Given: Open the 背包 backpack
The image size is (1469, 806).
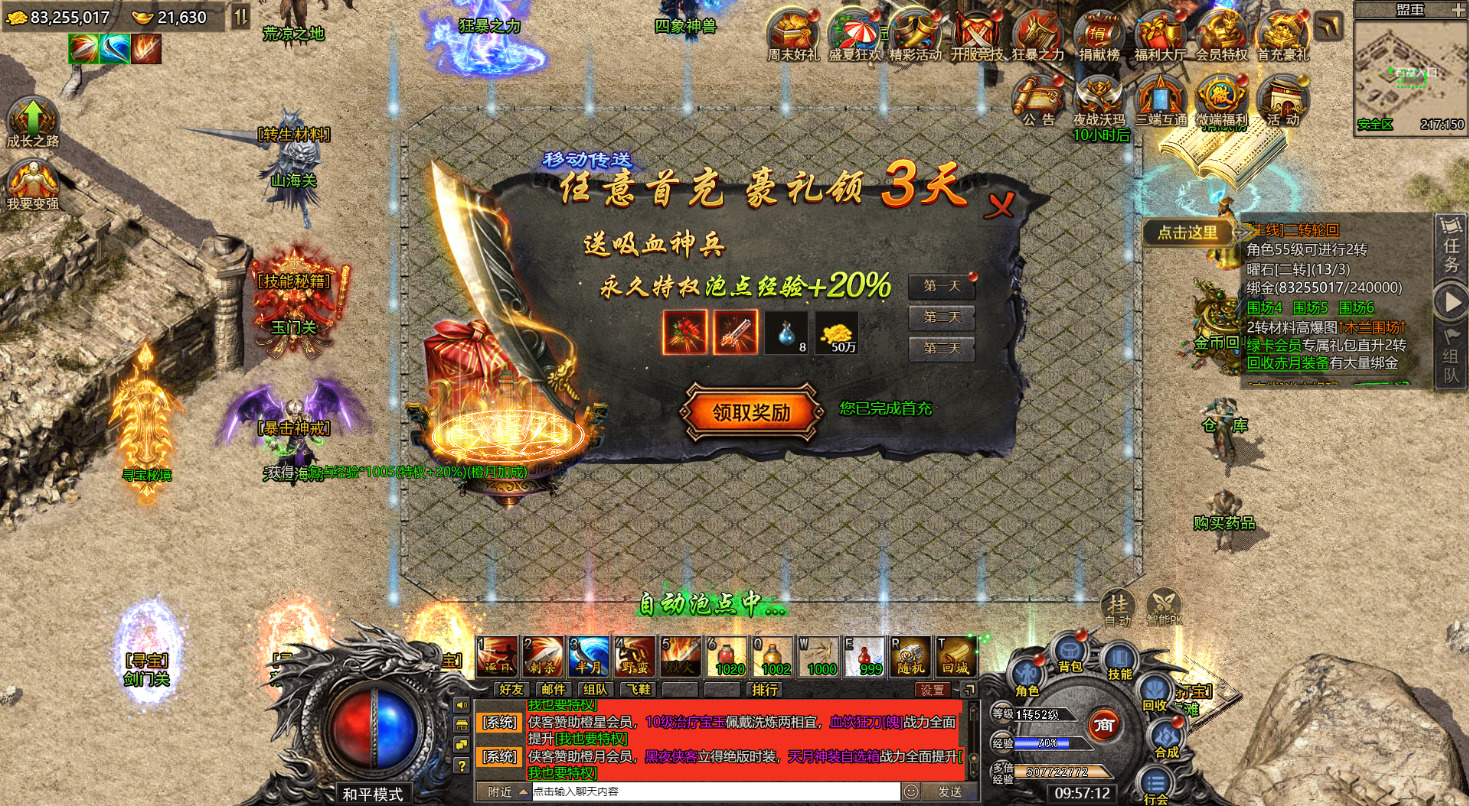Looking at the screenshot, I should 1071,655.
